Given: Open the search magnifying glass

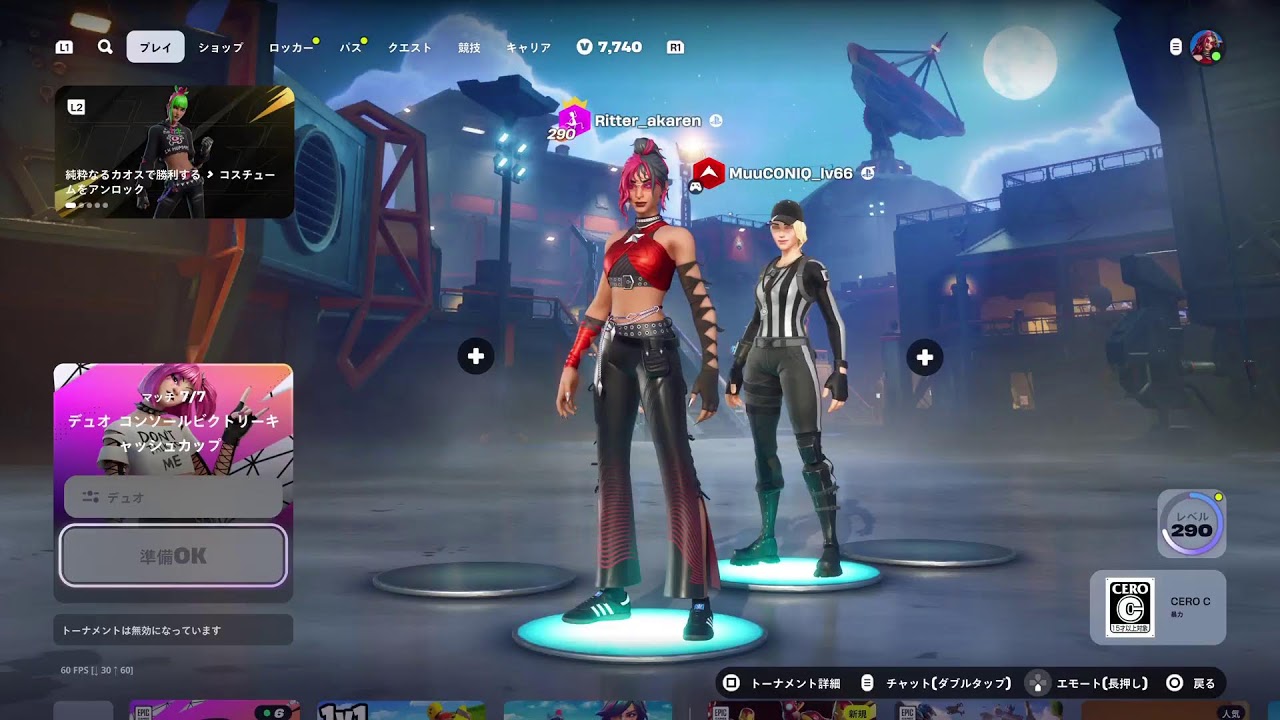Looking at the screenshot, I should click(x=105, y=47).
